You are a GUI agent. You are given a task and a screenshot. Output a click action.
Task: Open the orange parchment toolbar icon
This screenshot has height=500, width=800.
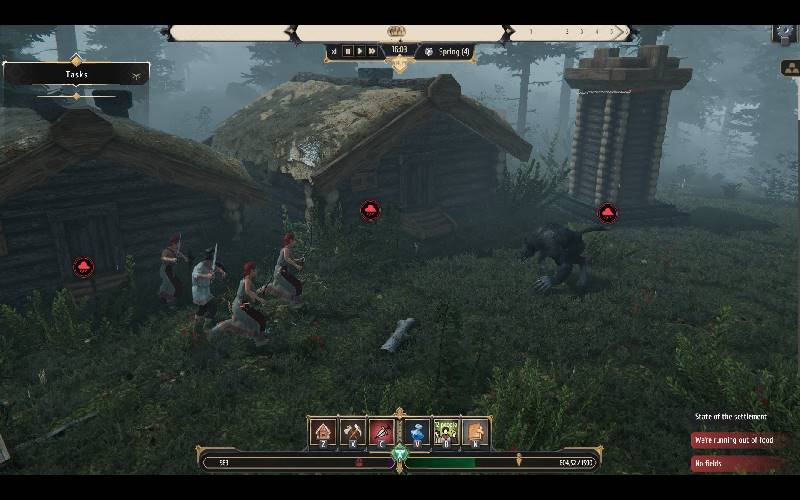click(476, 432)
